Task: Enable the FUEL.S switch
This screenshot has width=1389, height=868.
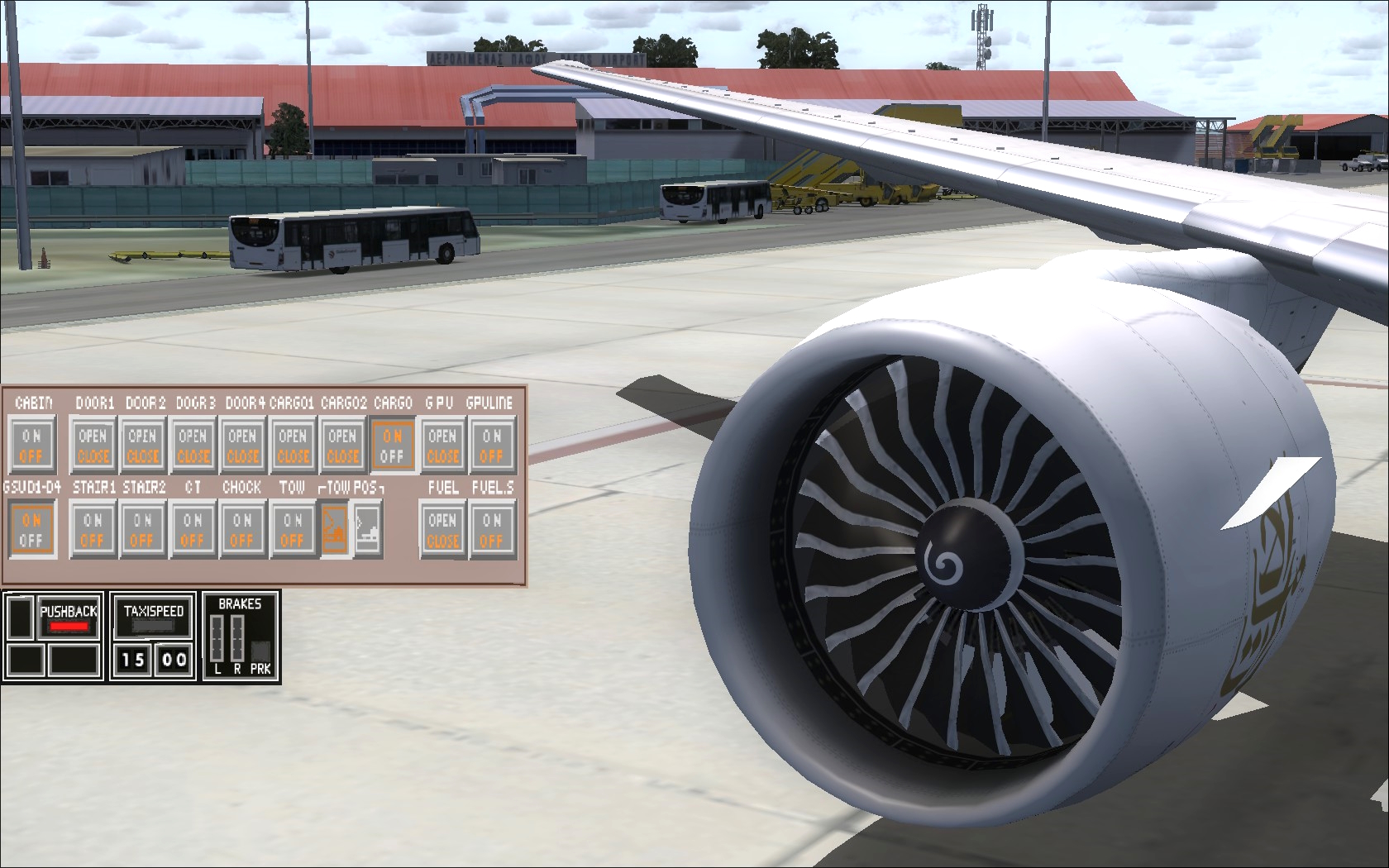Action: (x=492, y=521)
